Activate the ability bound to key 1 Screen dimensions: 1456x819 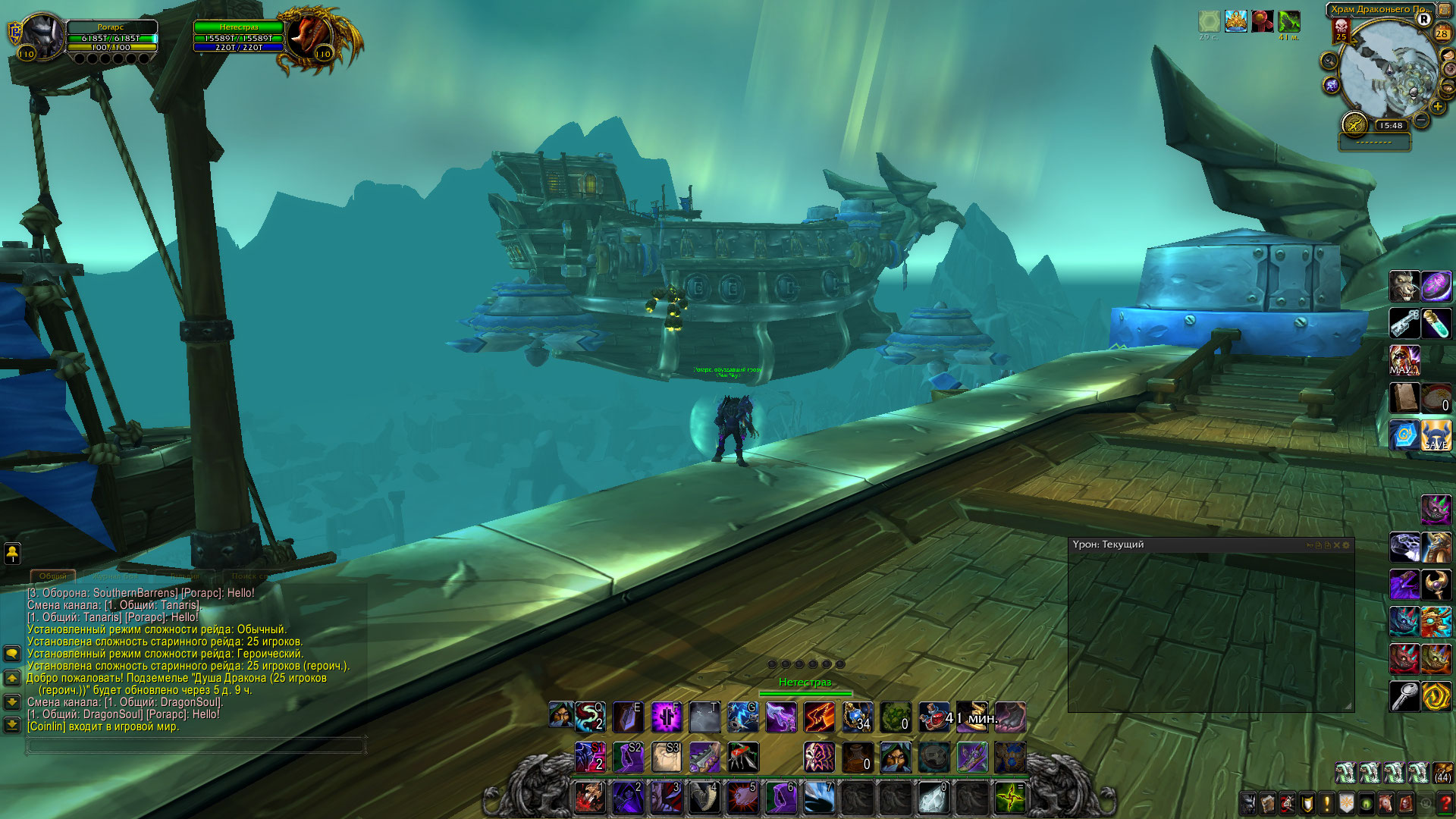590,798
